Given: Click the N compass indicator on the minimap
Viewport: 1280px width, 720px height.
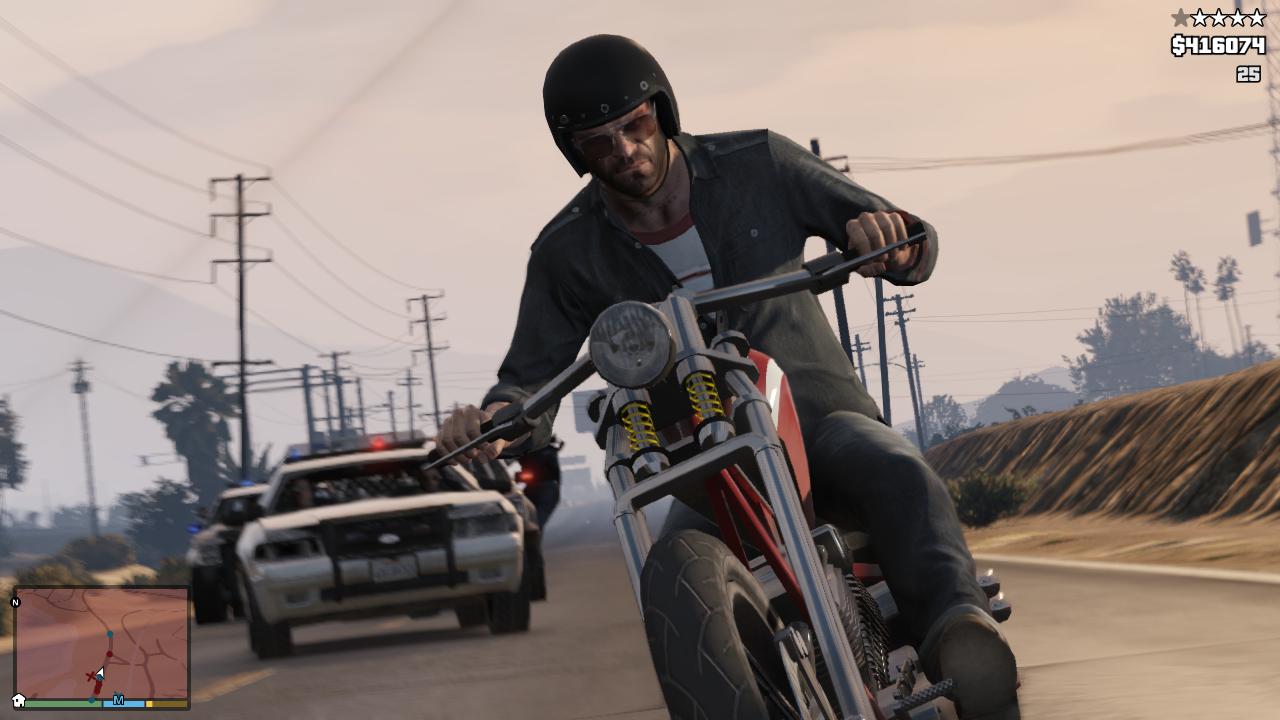Looking at the screenshot, I should tap(14, 602).
